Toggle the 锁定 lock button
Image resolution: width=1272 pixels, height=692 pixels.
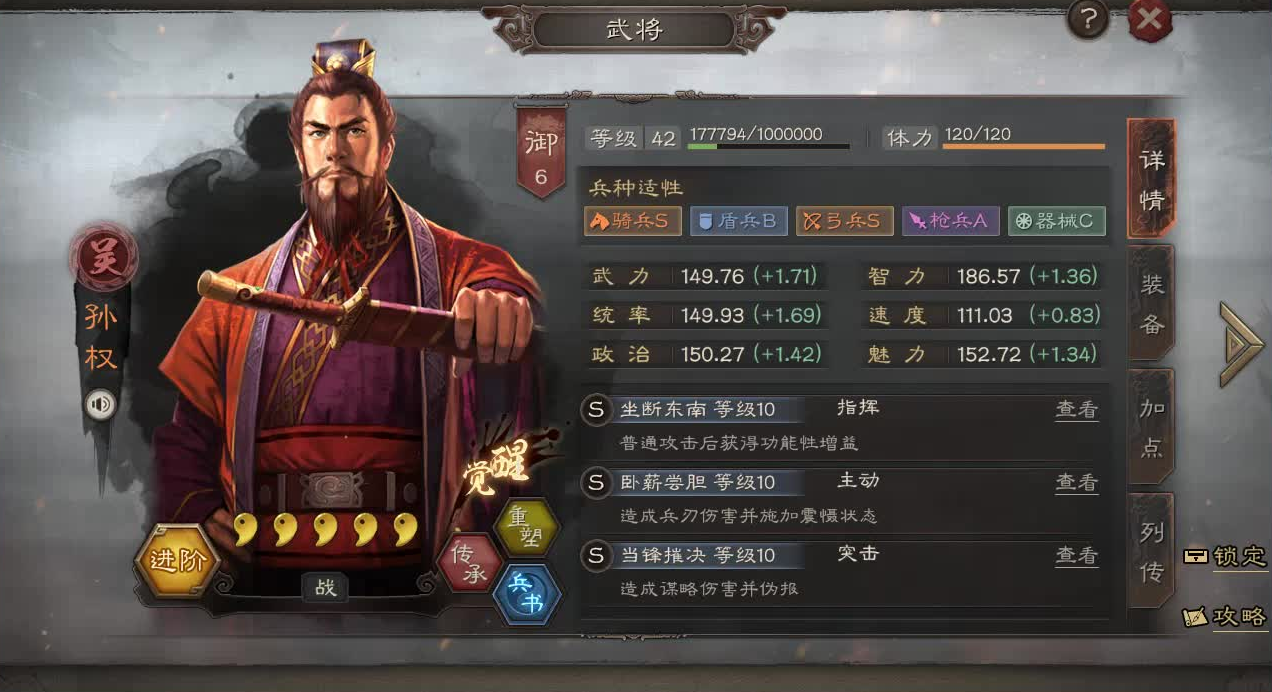1225,557
